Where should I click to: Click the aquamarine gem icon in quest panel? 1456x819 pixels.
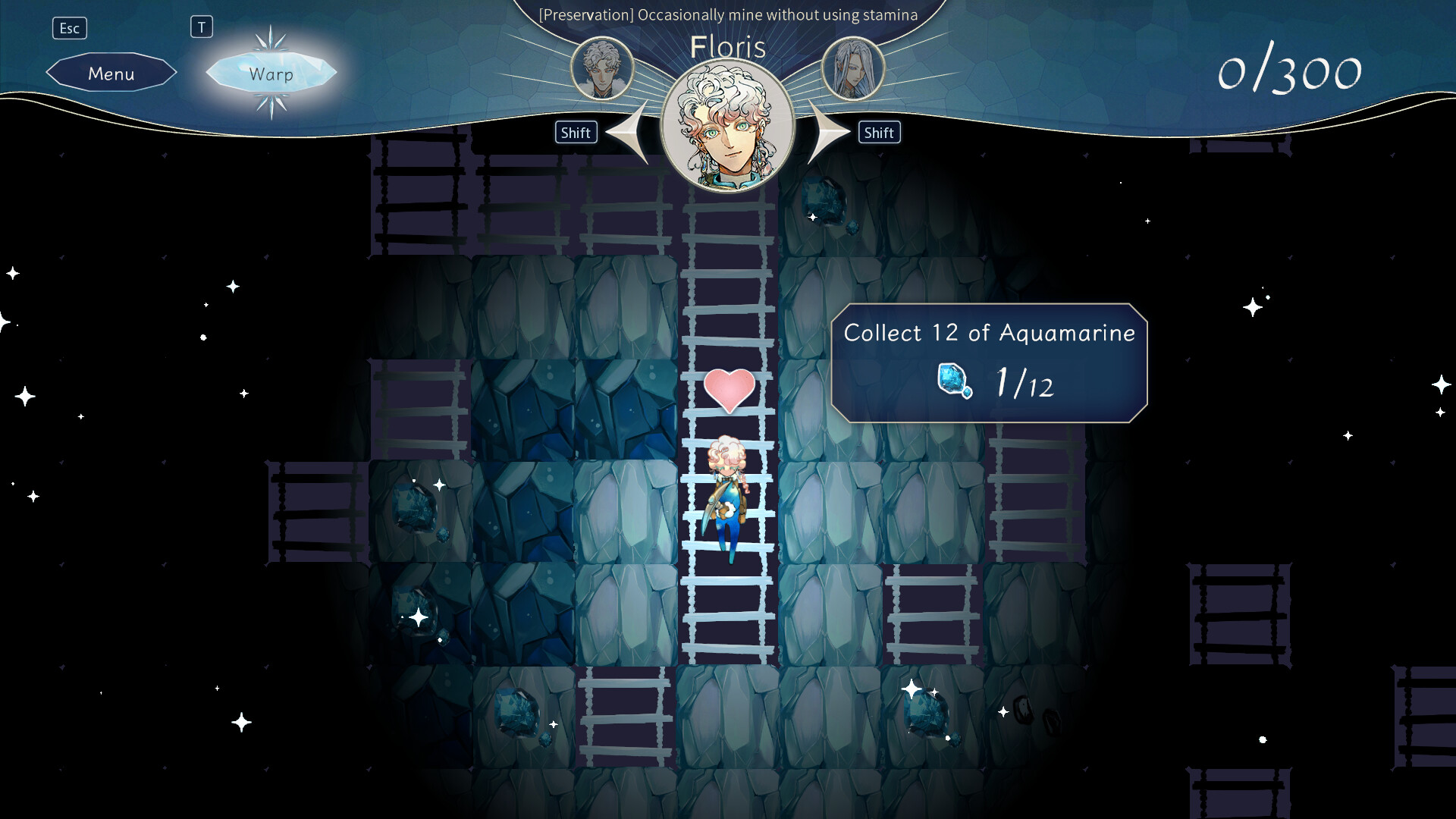(955, 383)
